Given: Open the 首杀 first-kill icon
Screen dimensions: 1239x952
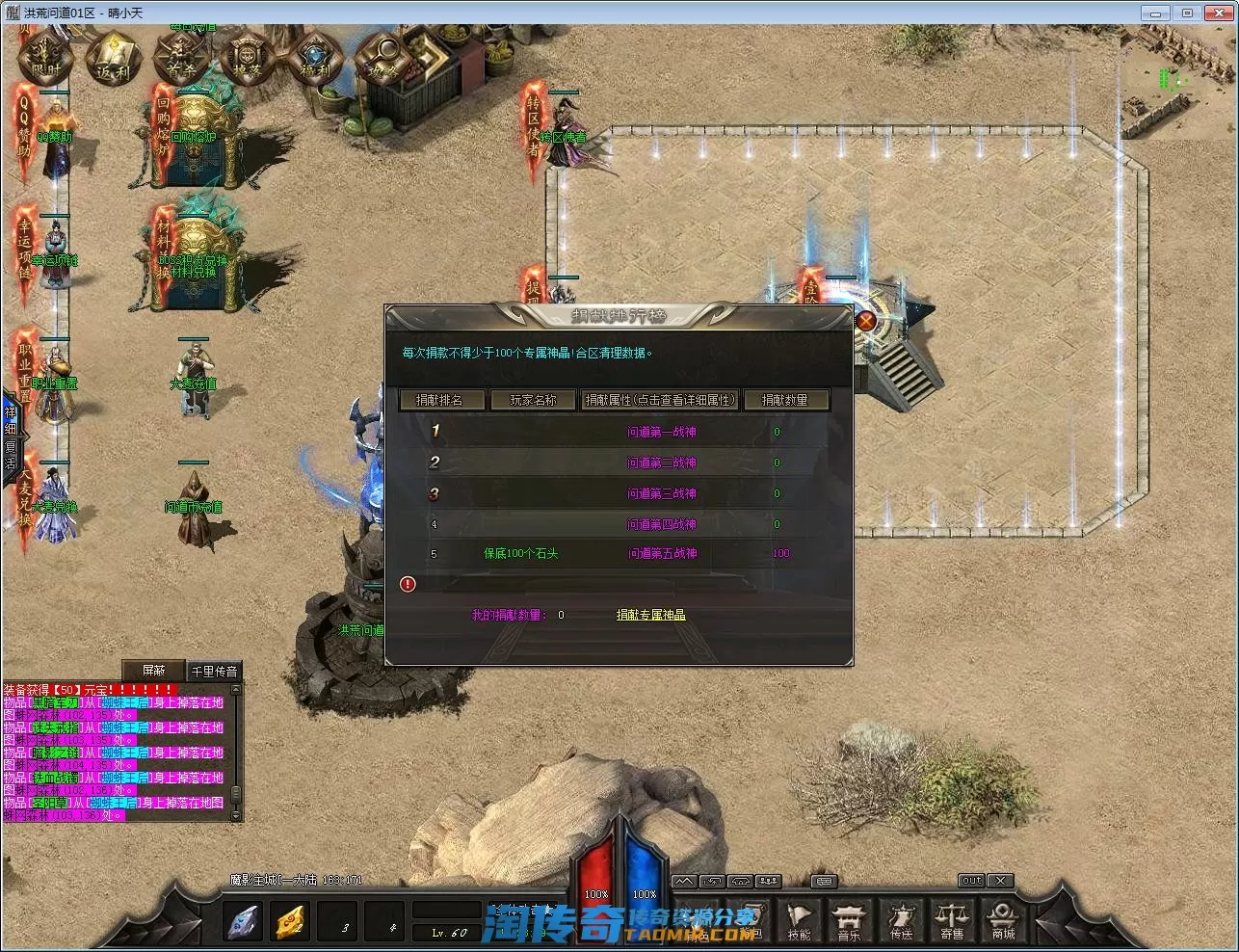Looking at the screenshot, I should (x=180, y=60).
